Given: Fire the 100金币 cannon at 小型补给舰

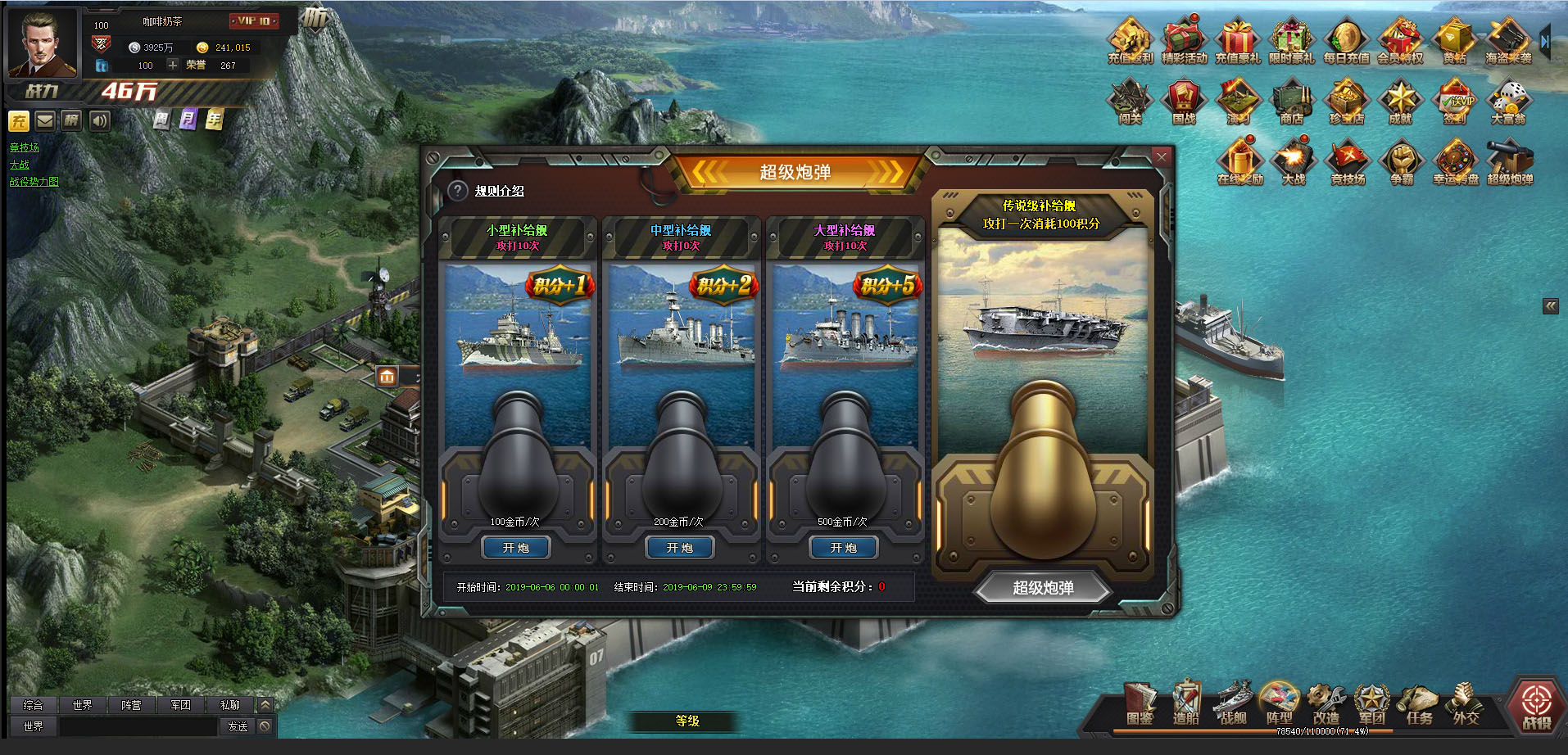Looking at the screenshot, I should [x=515, y=548].
